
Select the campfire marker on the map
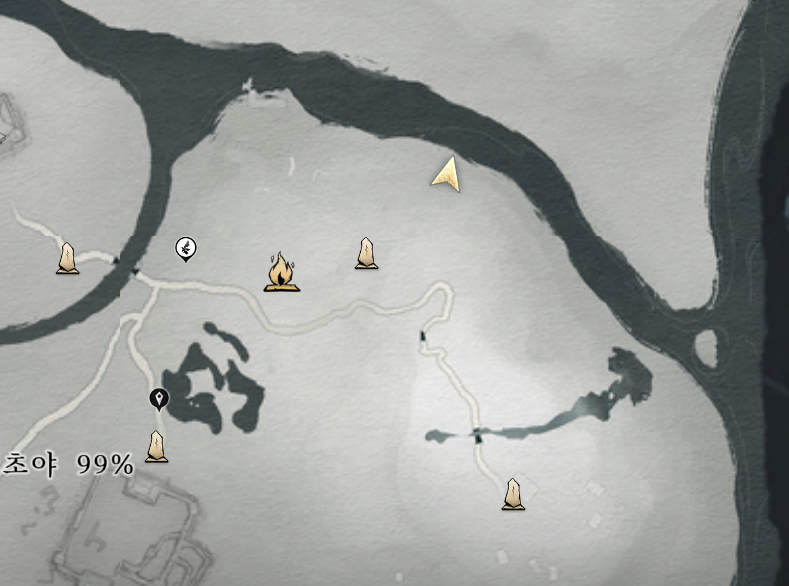click(282, 273)
